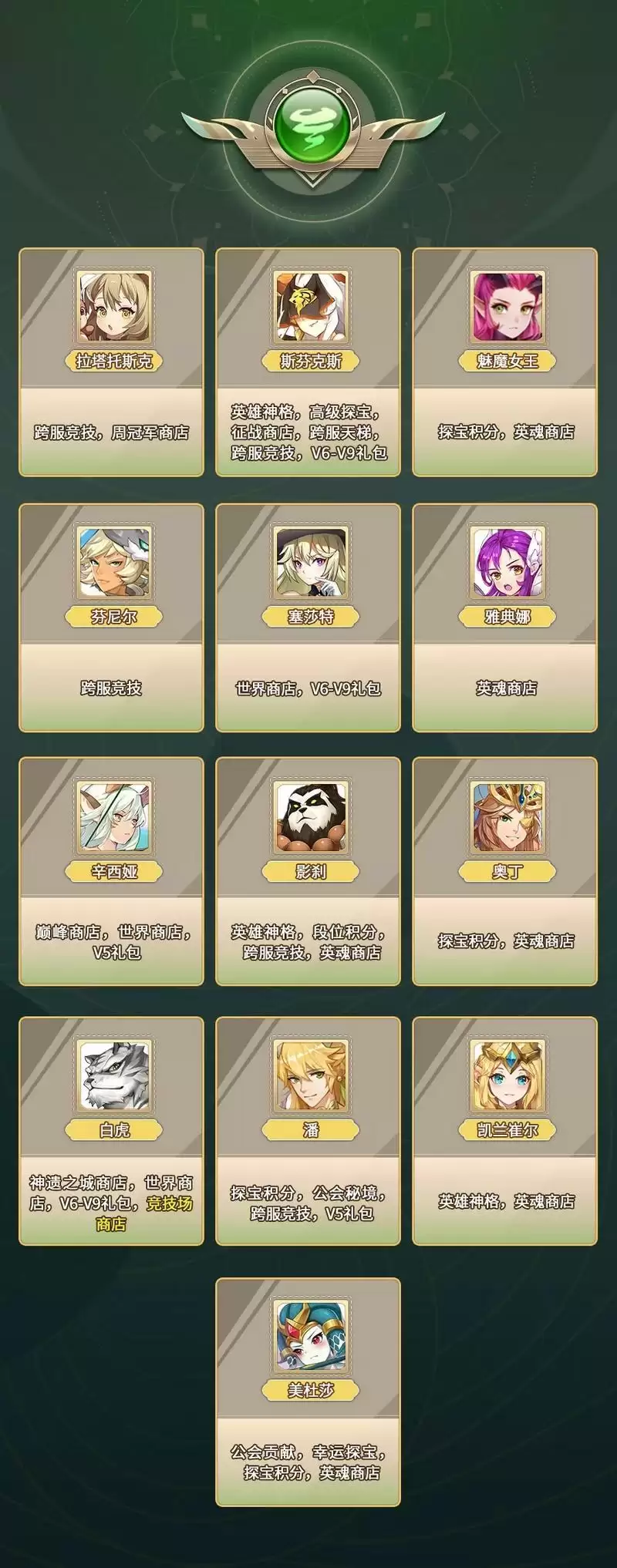Select the 拉塔托斯克 hero portrait
Viewport: 617px width, 1568px height.
pyautogui.click(x=114, y=307)
